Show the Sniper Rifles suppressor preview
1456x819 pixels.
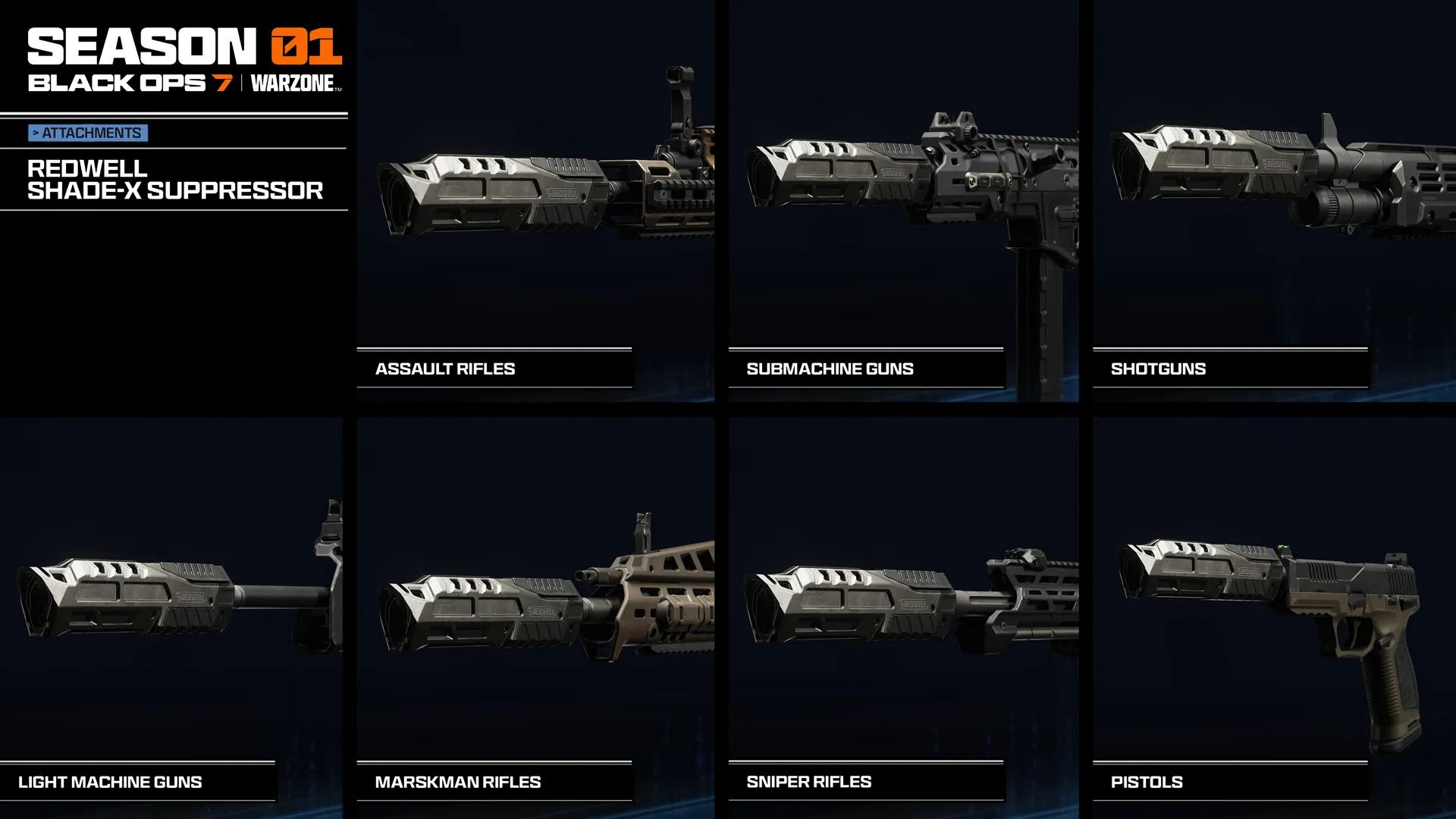pos(903,613)
